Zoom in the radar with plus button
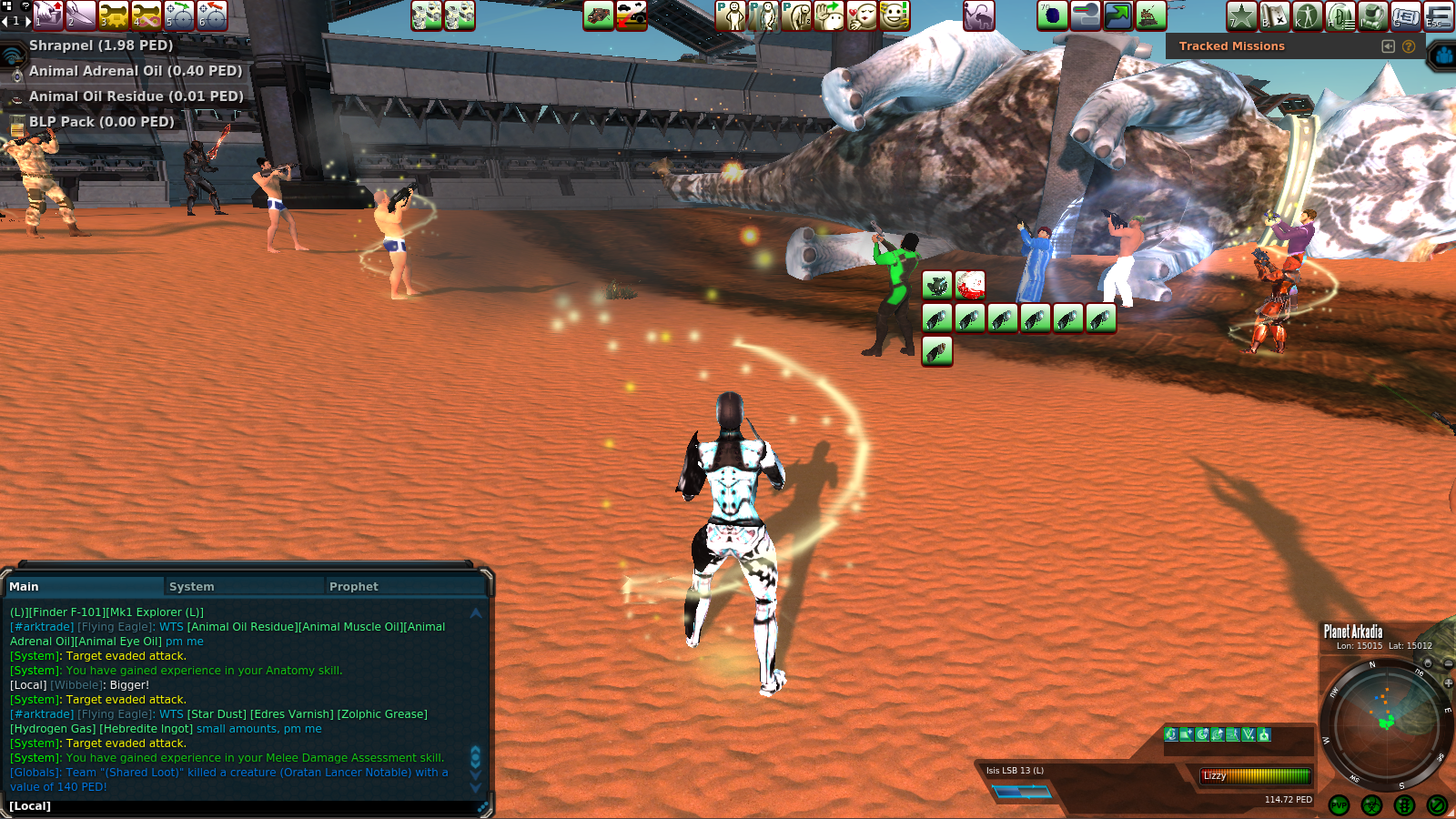Screen dimensions: 1456x819 point(1448,682)
